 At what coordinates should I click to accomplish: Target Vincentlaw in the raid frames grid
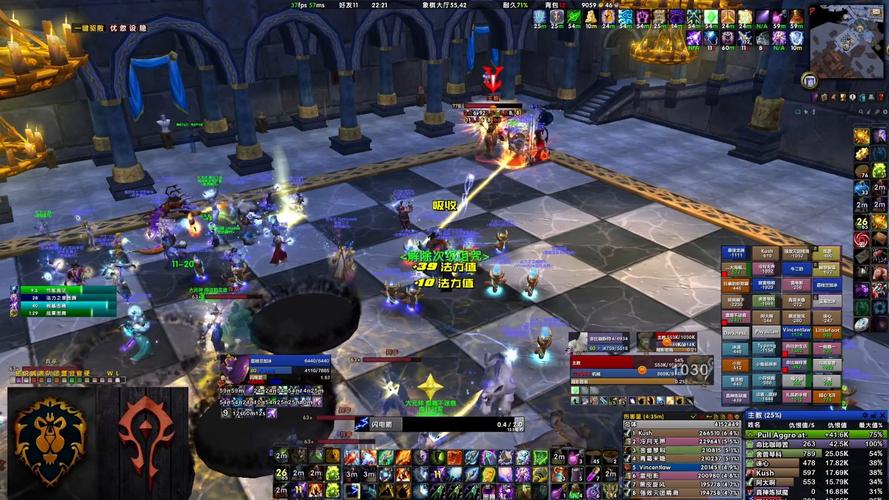point(796,330)
